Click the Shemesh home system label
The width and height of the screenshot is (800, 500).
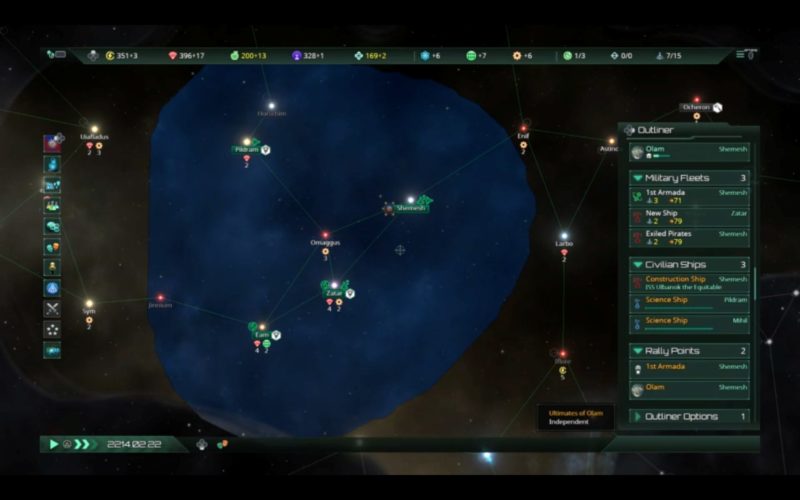[x=411, y=208]
